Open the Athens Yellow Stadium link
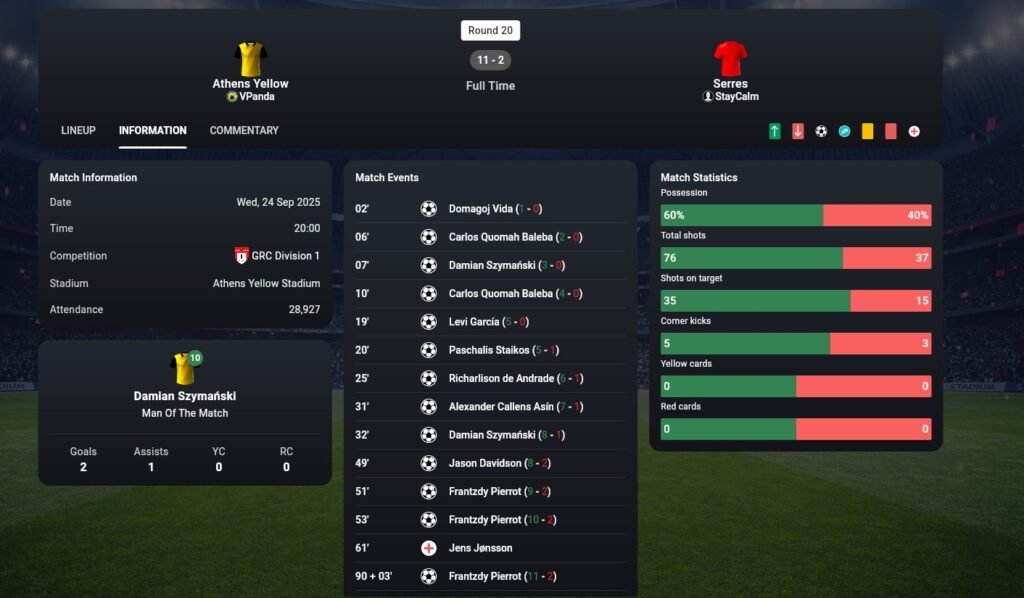 266,283
